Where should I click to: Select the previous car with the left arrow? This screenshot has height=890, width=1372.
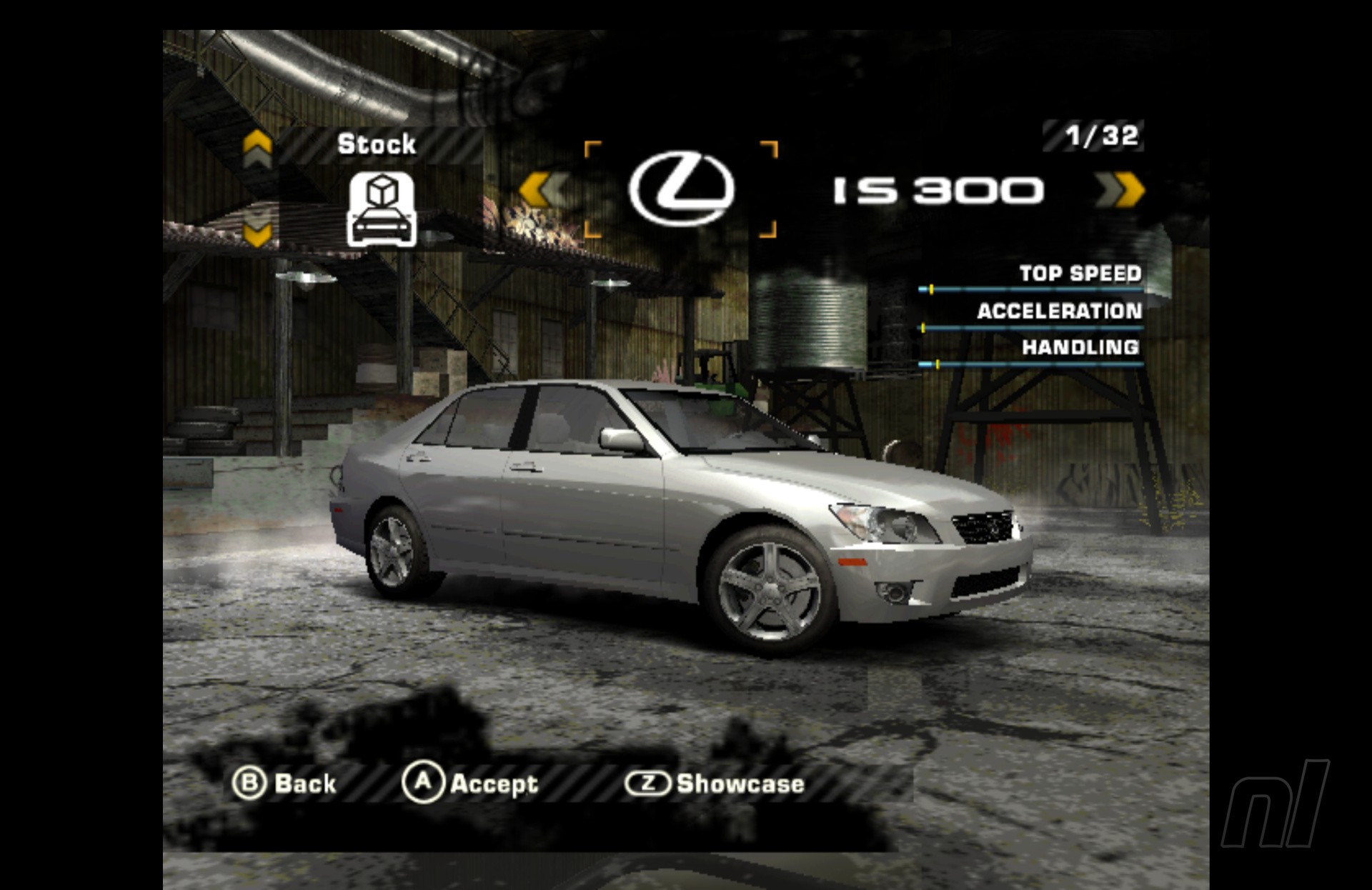[x=542, y=190]
